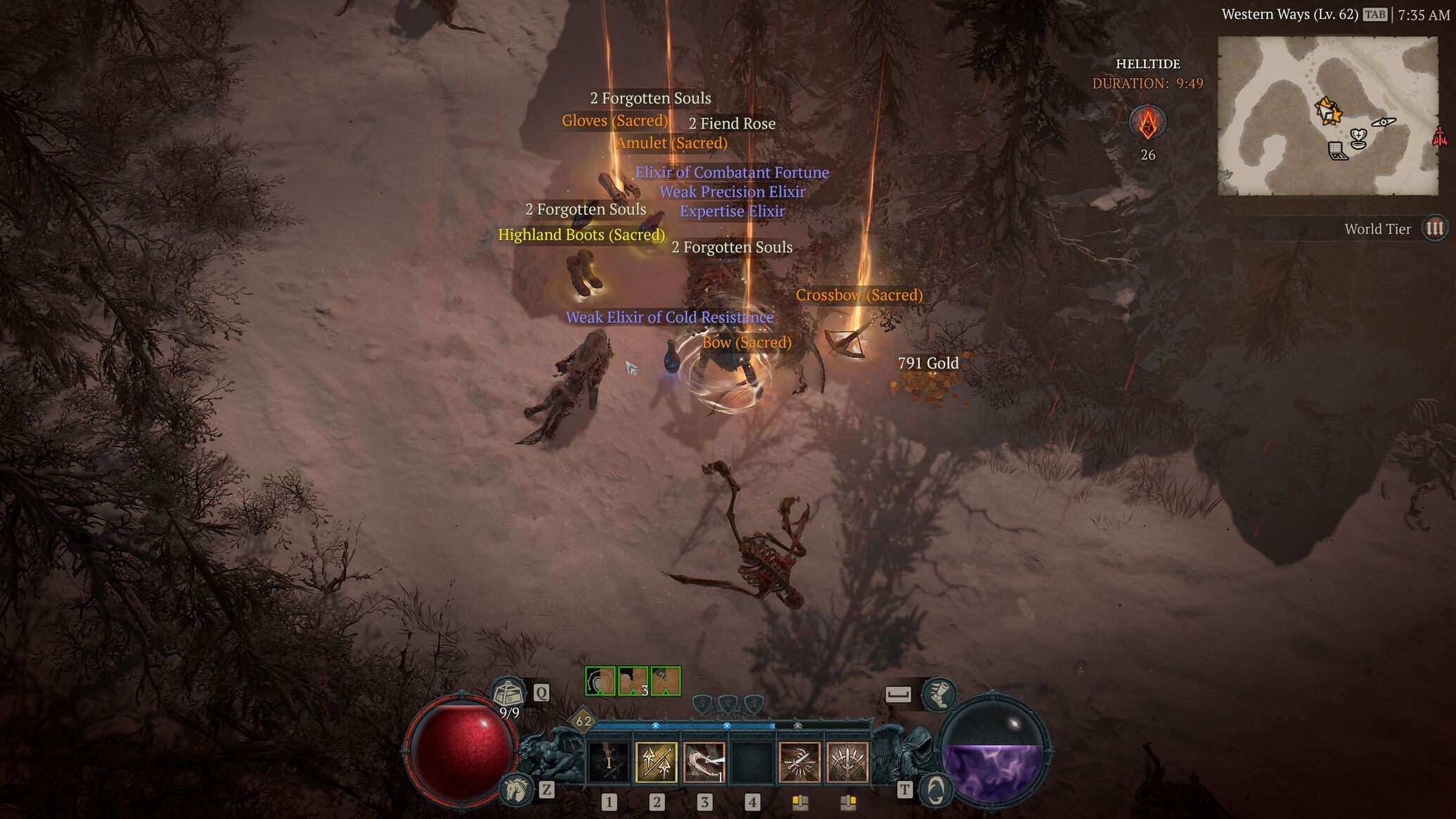Image resolution: width=1456 pixels, height=819 pixels.
Task: Click the healer heart marker on minimap
Action: tap(1358, 138)
